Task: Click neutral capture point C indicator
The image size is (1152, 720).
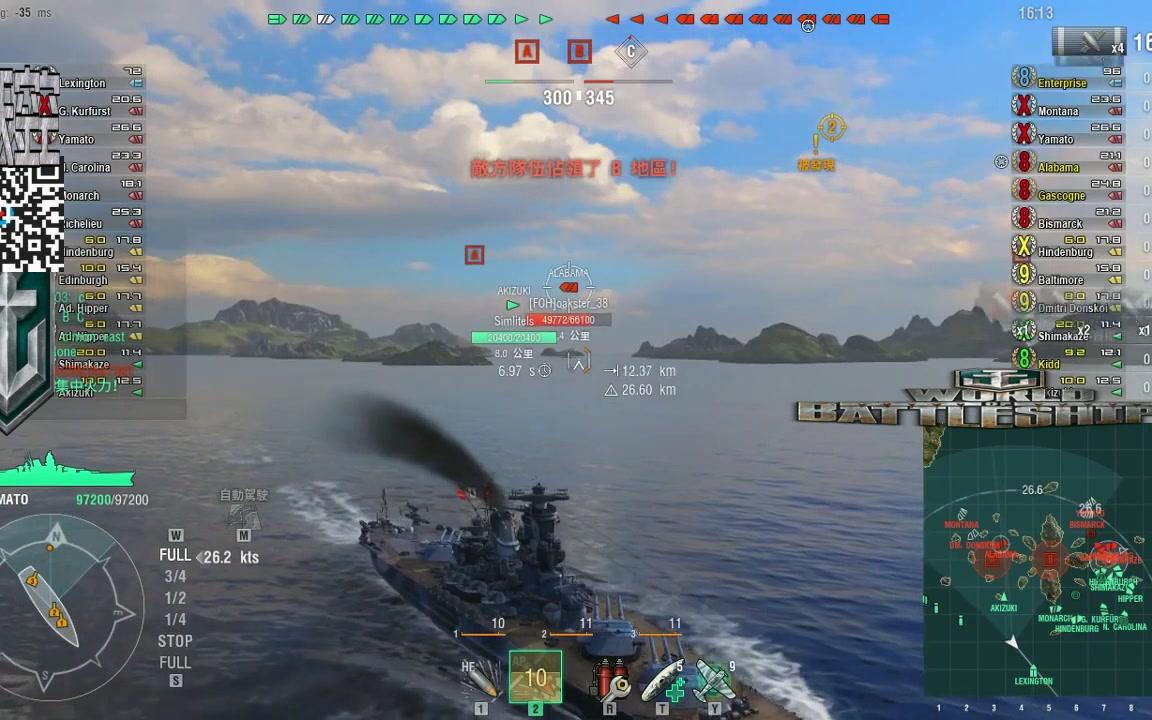Action: click(630, 51)
